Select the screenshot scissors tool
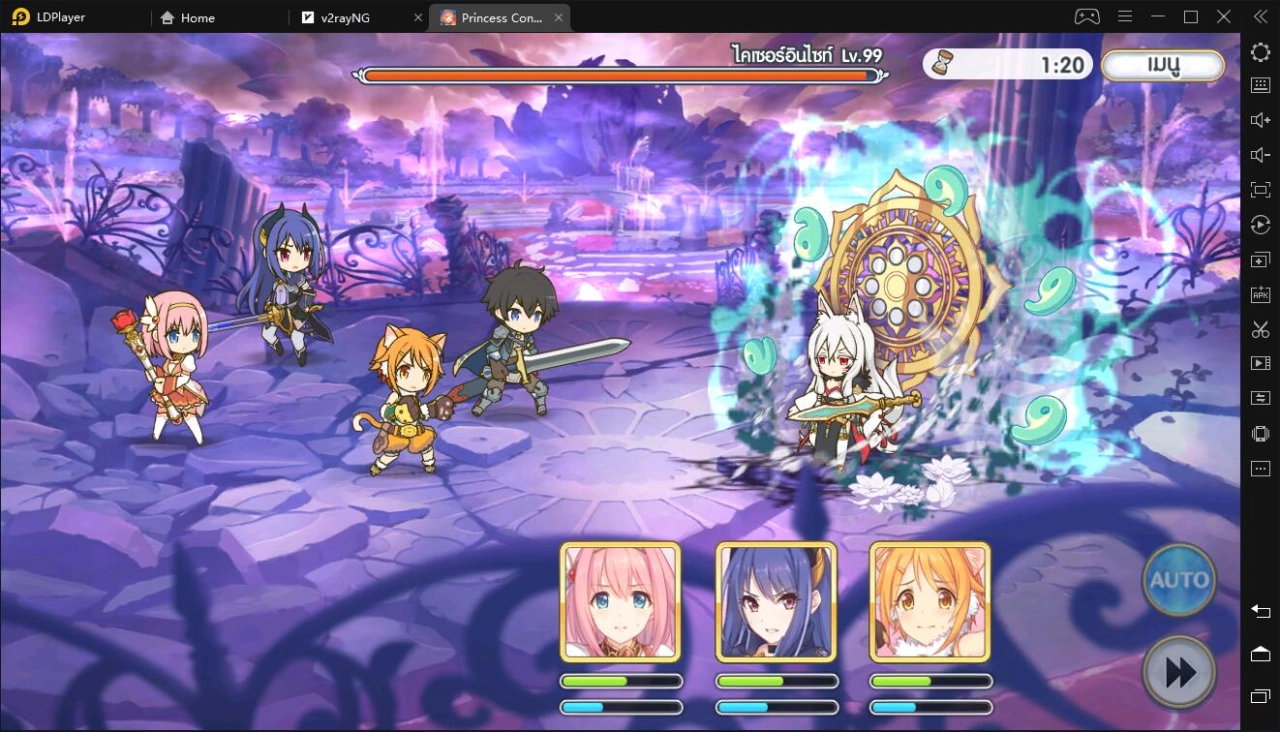The height and width of the screenshot is (732, 1280). [1259, 328]
